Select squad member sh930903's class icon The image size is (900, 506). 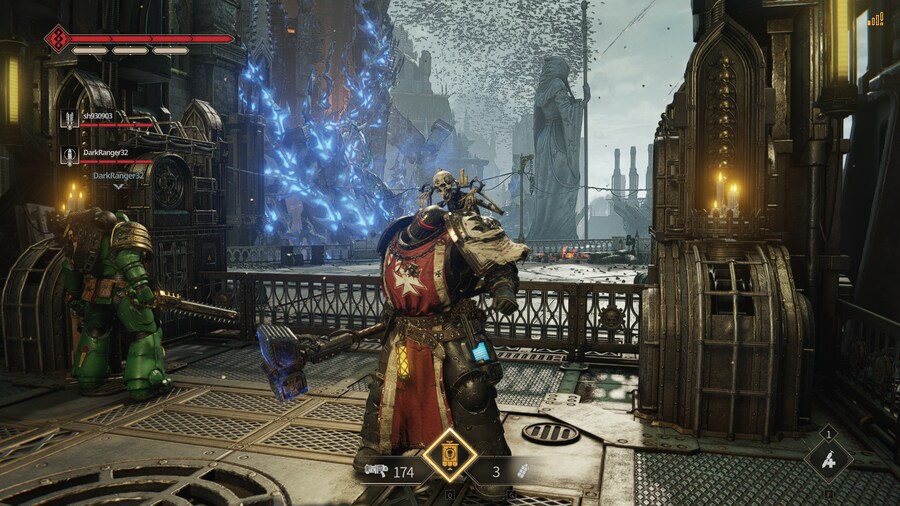70,120
